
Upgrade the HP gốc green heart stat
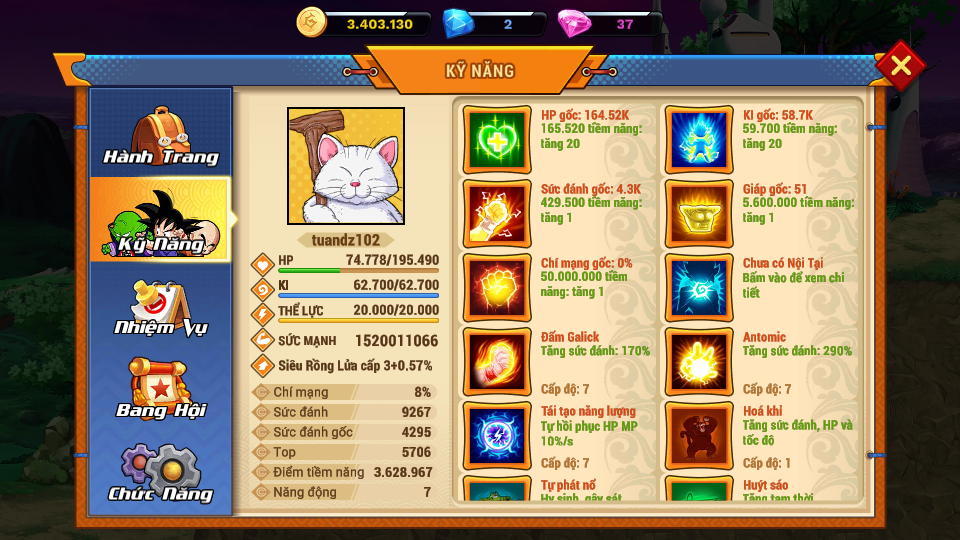click(497, 139)
